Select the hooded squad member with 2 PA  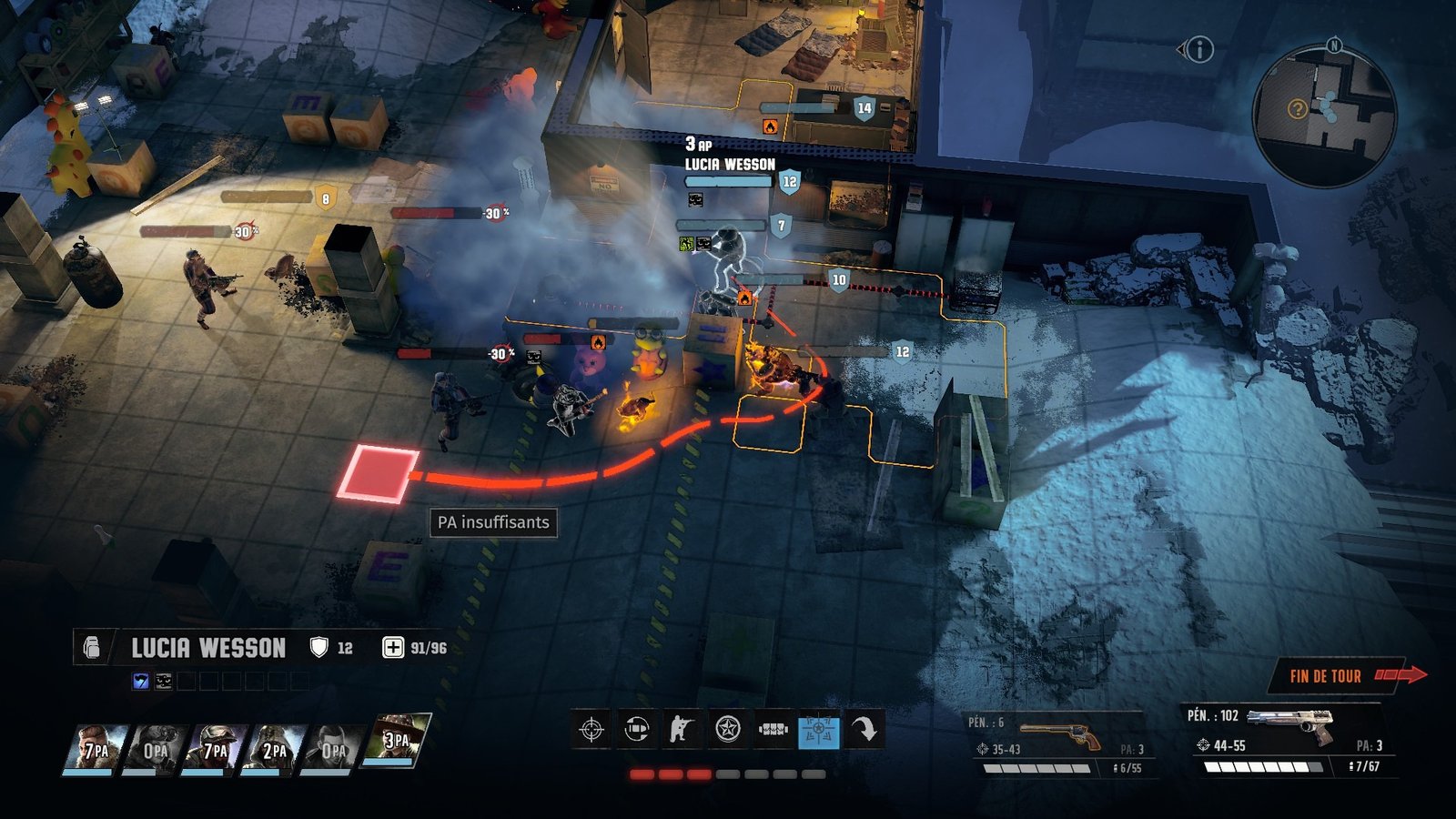pyautogui.click(x=274, y=748)
